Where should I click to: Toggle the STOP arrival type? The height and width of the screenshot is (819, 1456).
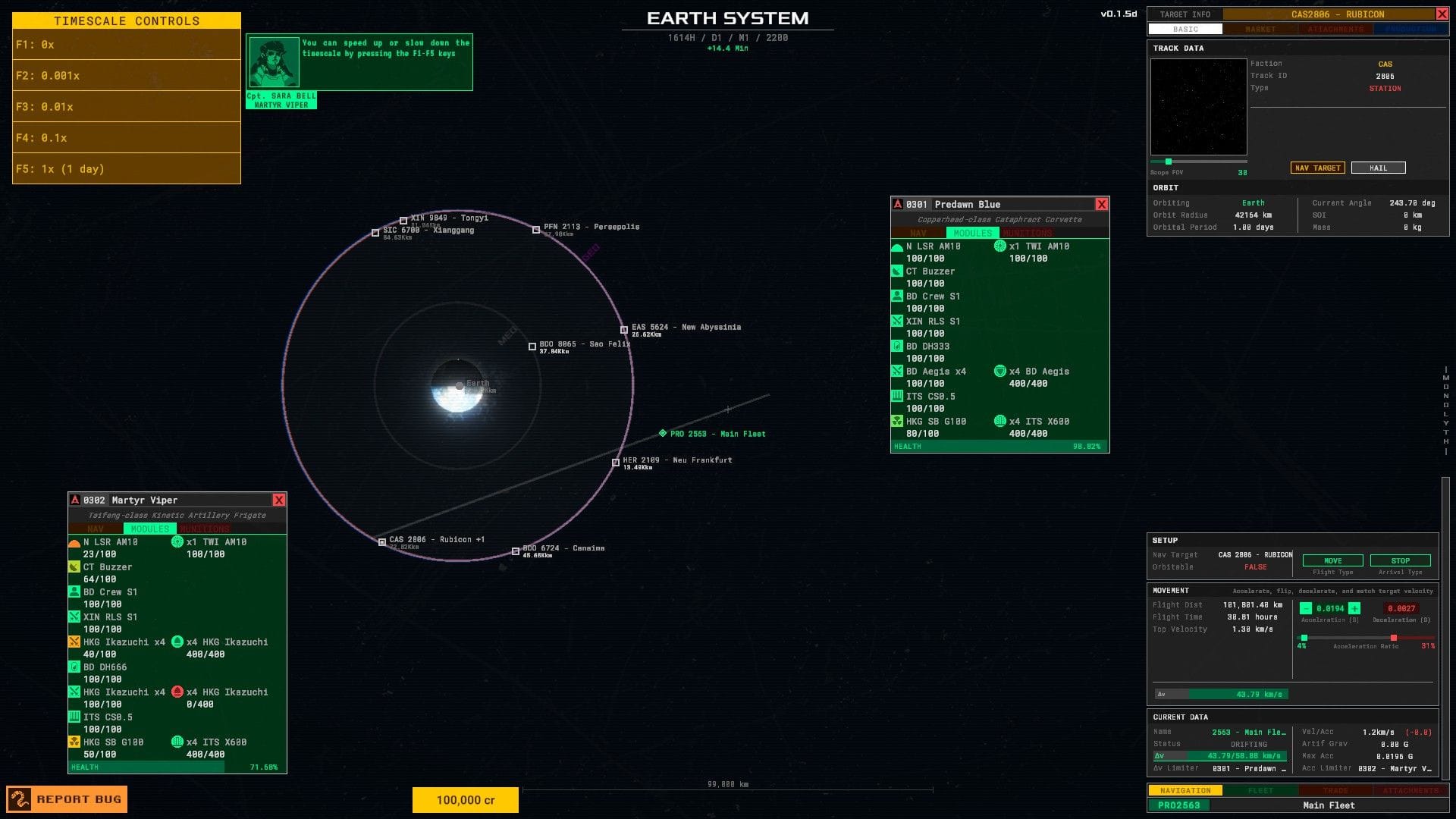pyautogui.click(x=1401, y=560)
